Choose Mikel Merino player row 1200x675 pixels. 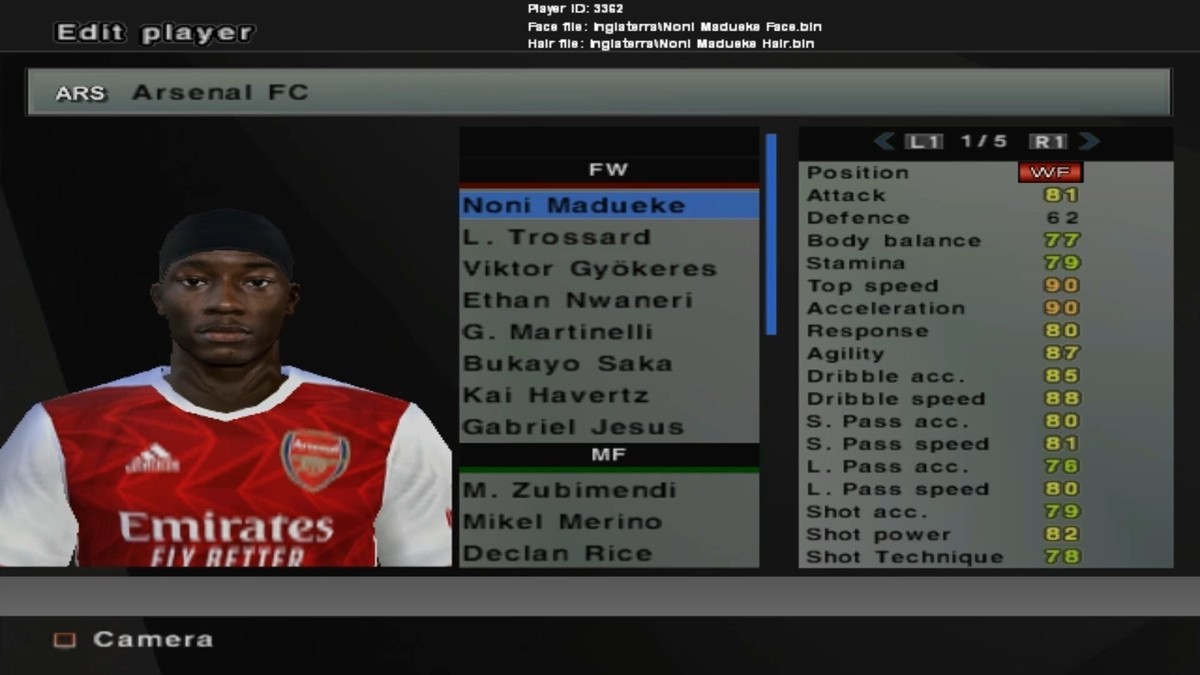(608, 522)
